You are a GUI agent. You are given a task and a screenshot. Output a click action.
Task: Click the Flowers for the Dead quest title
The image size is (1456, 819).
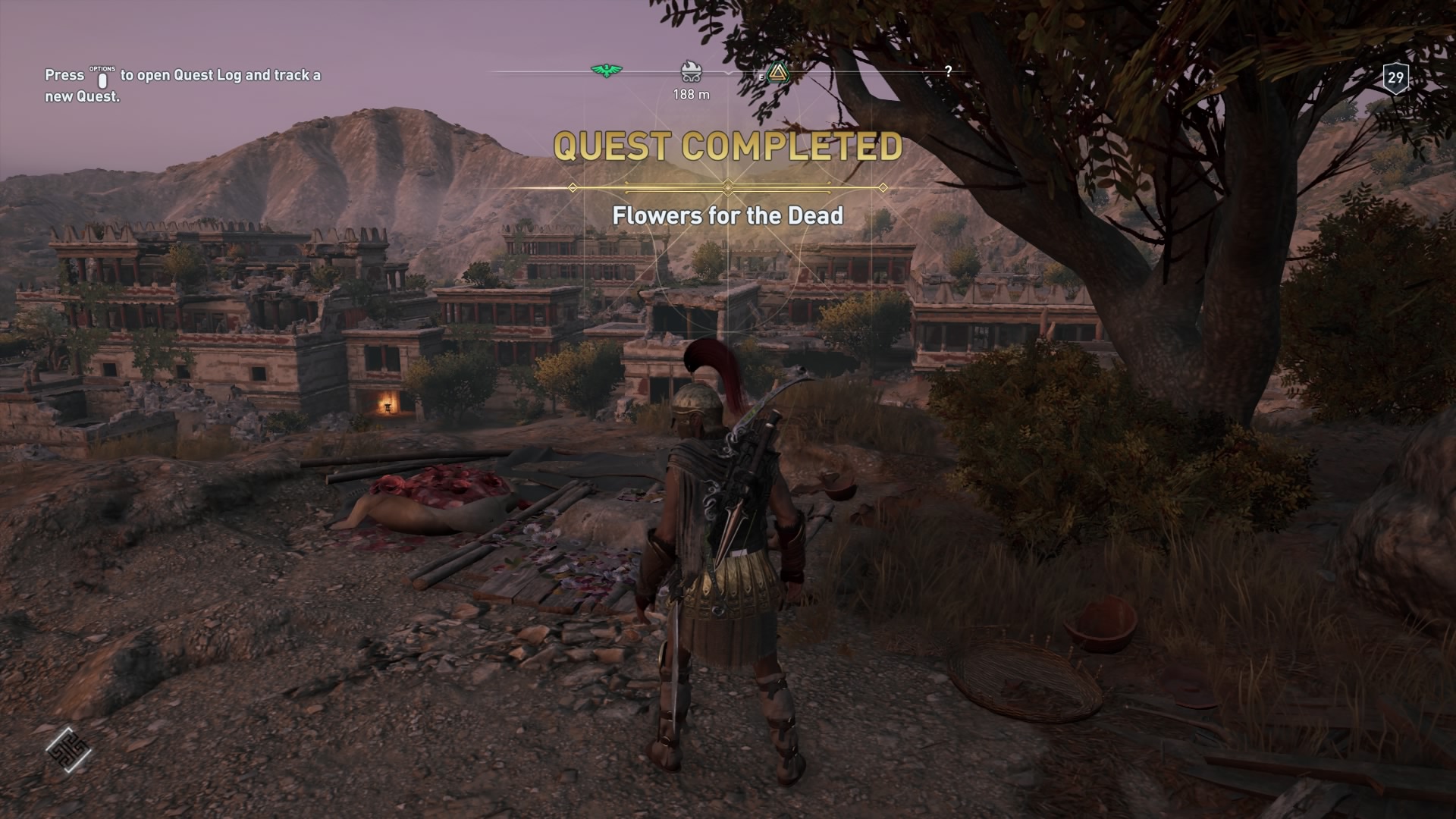pos(726,215)
